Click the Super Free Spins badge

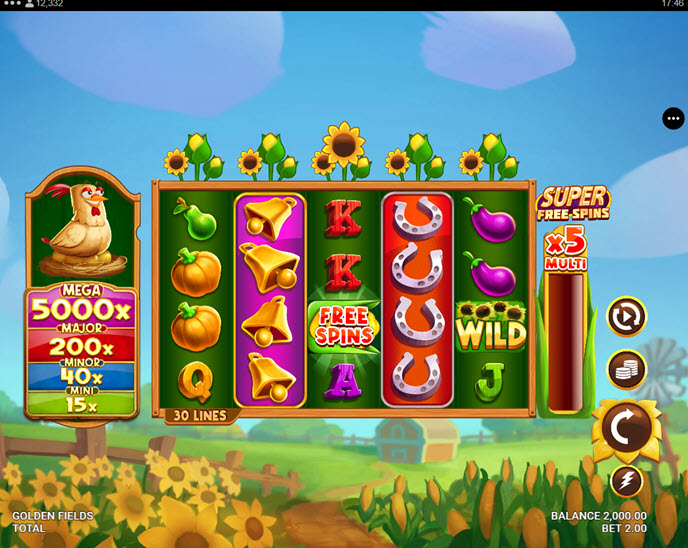click(573, 203)
